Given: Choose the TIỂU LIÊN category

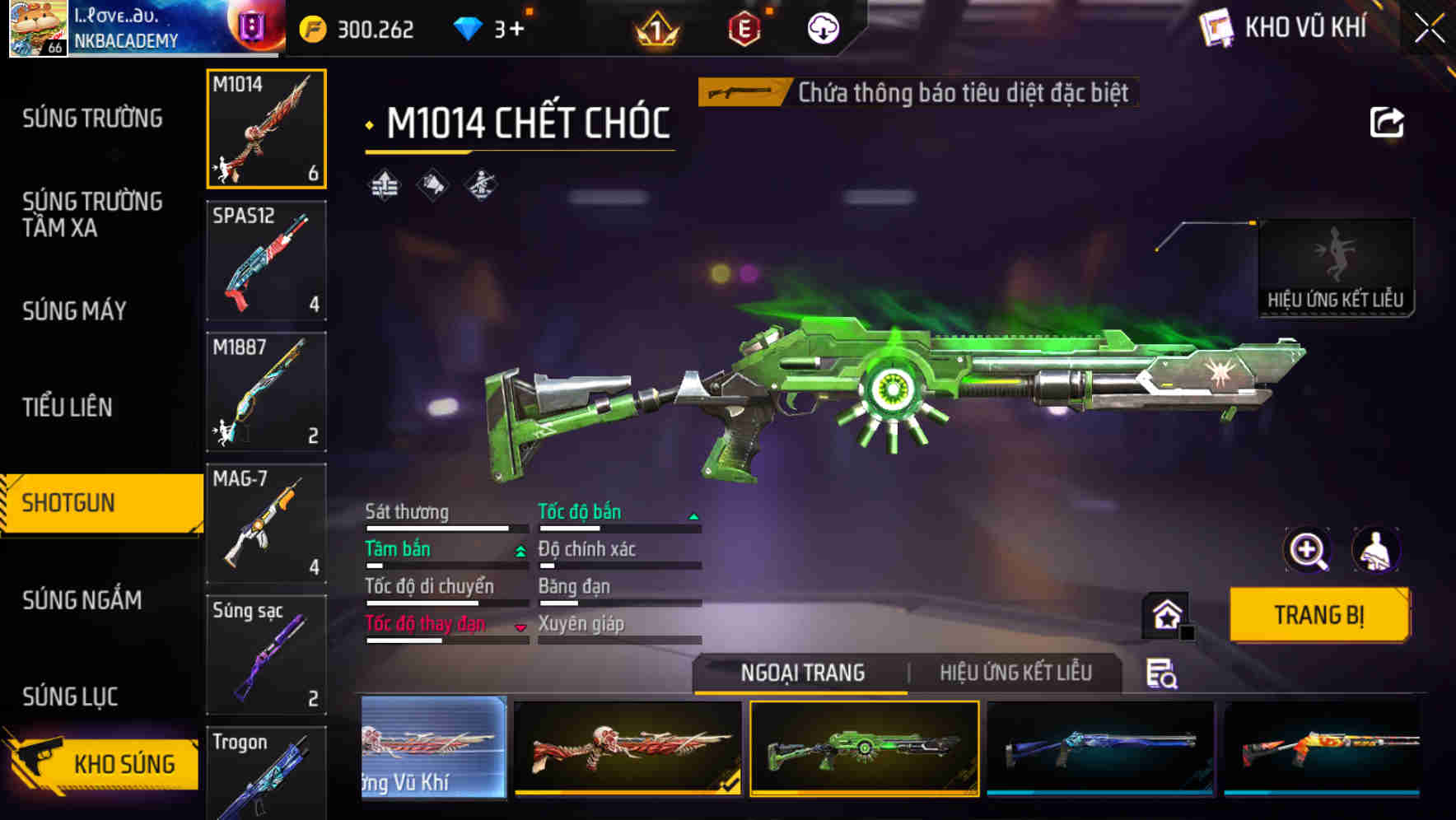Looking at the screenshot, I should (68, 407).
